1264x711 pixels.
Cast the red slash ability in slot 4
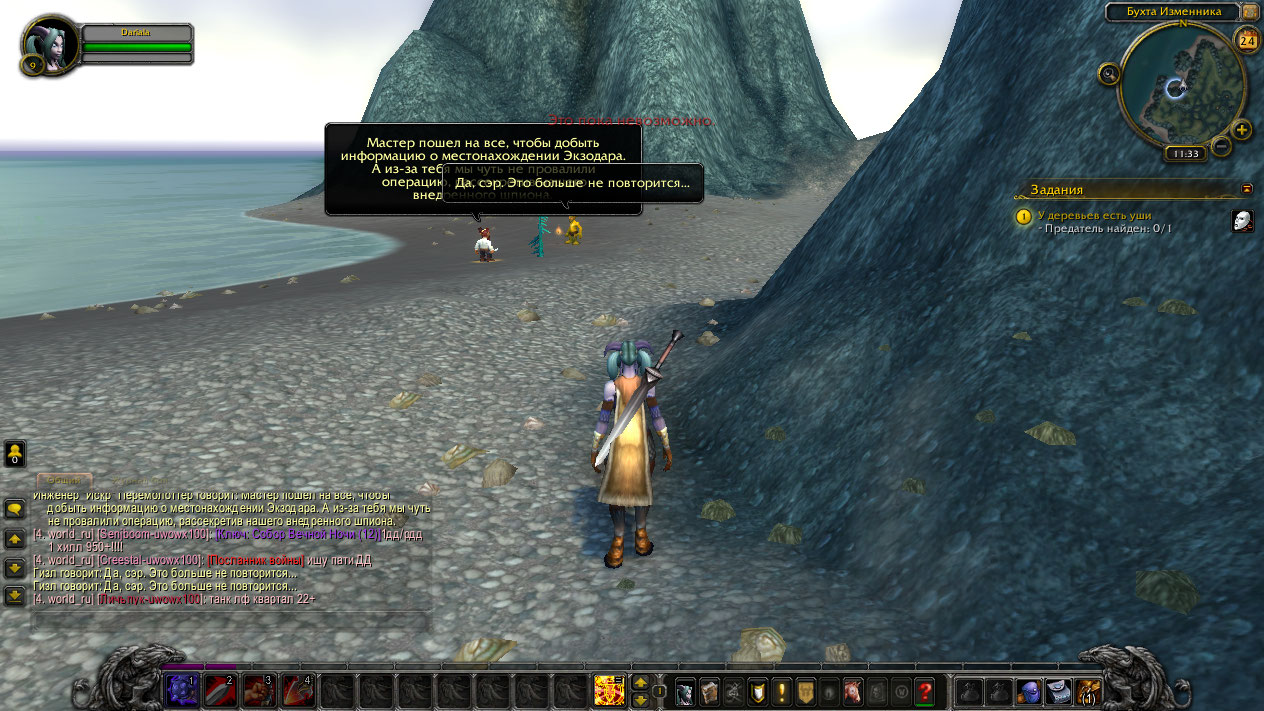click(x=298, y=690)
